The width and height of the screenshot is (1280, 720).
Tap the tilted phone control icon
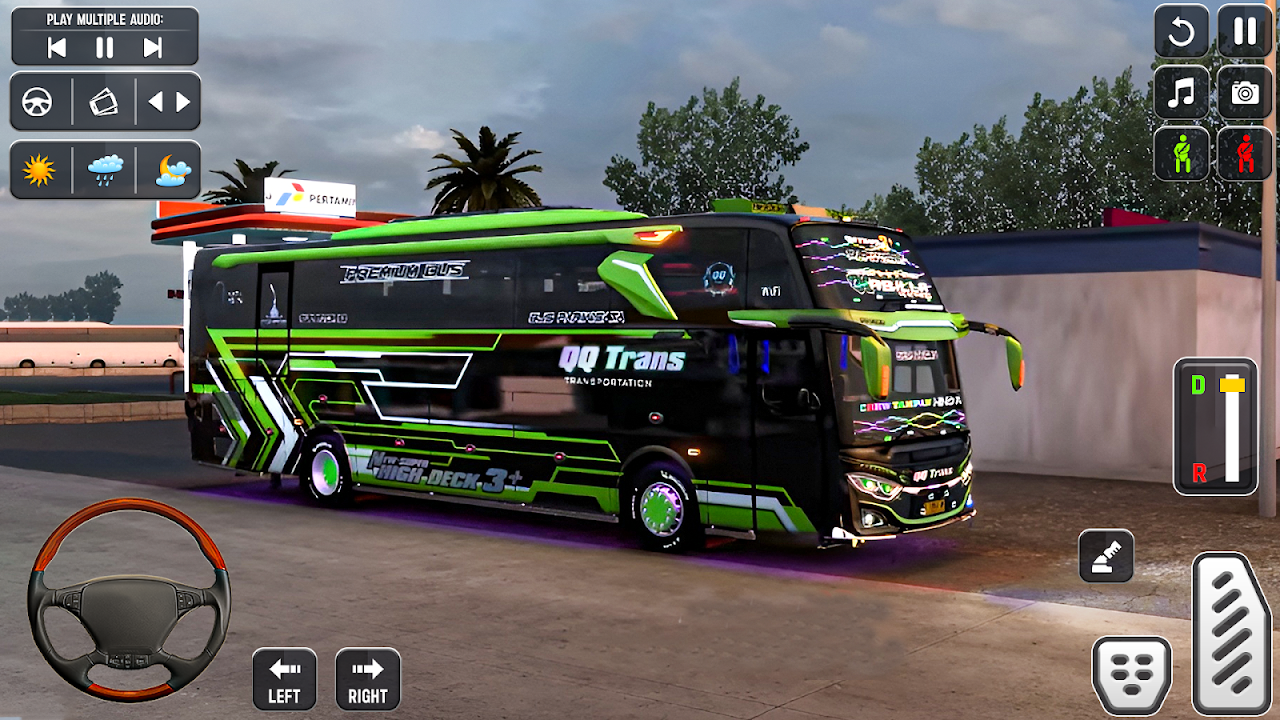coord(104,102)
